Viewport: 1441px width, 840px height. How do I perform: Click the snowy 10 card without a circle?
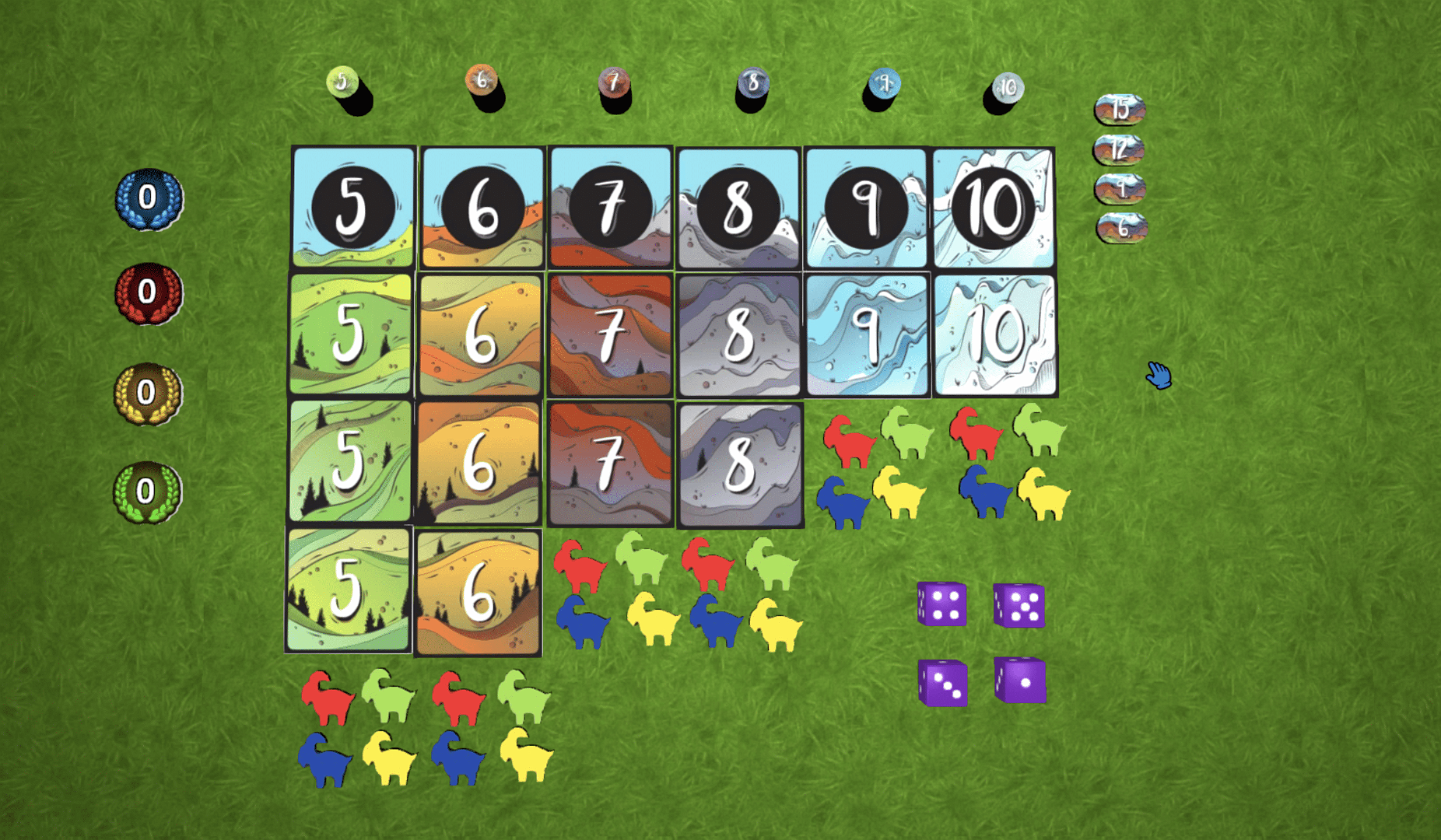[x=995, y=335]
